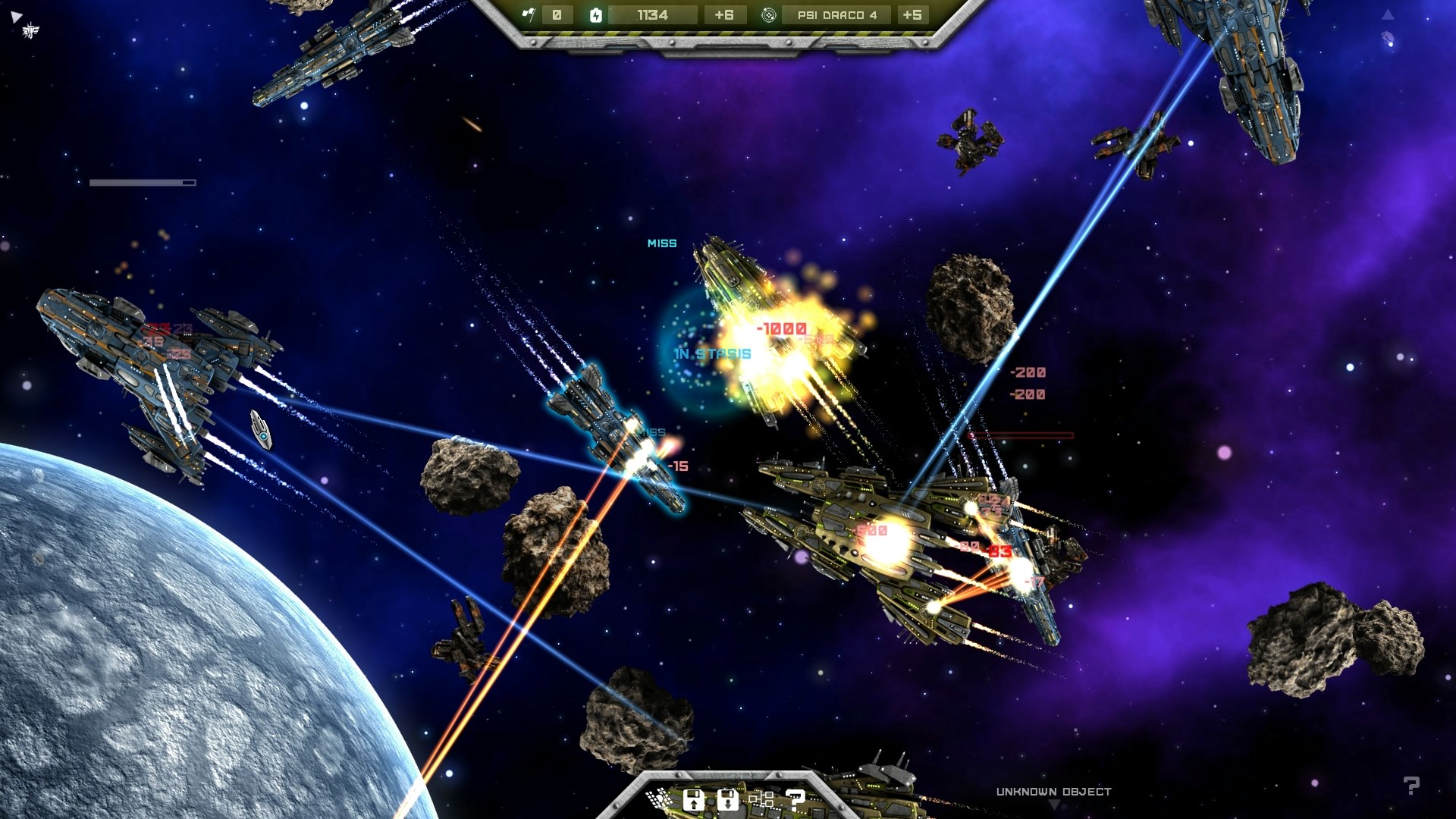Image resolution: width=1456 pixels, height=819 pixels.
Task: Click the flag icon in the top HUD
Action: (529, 15)
